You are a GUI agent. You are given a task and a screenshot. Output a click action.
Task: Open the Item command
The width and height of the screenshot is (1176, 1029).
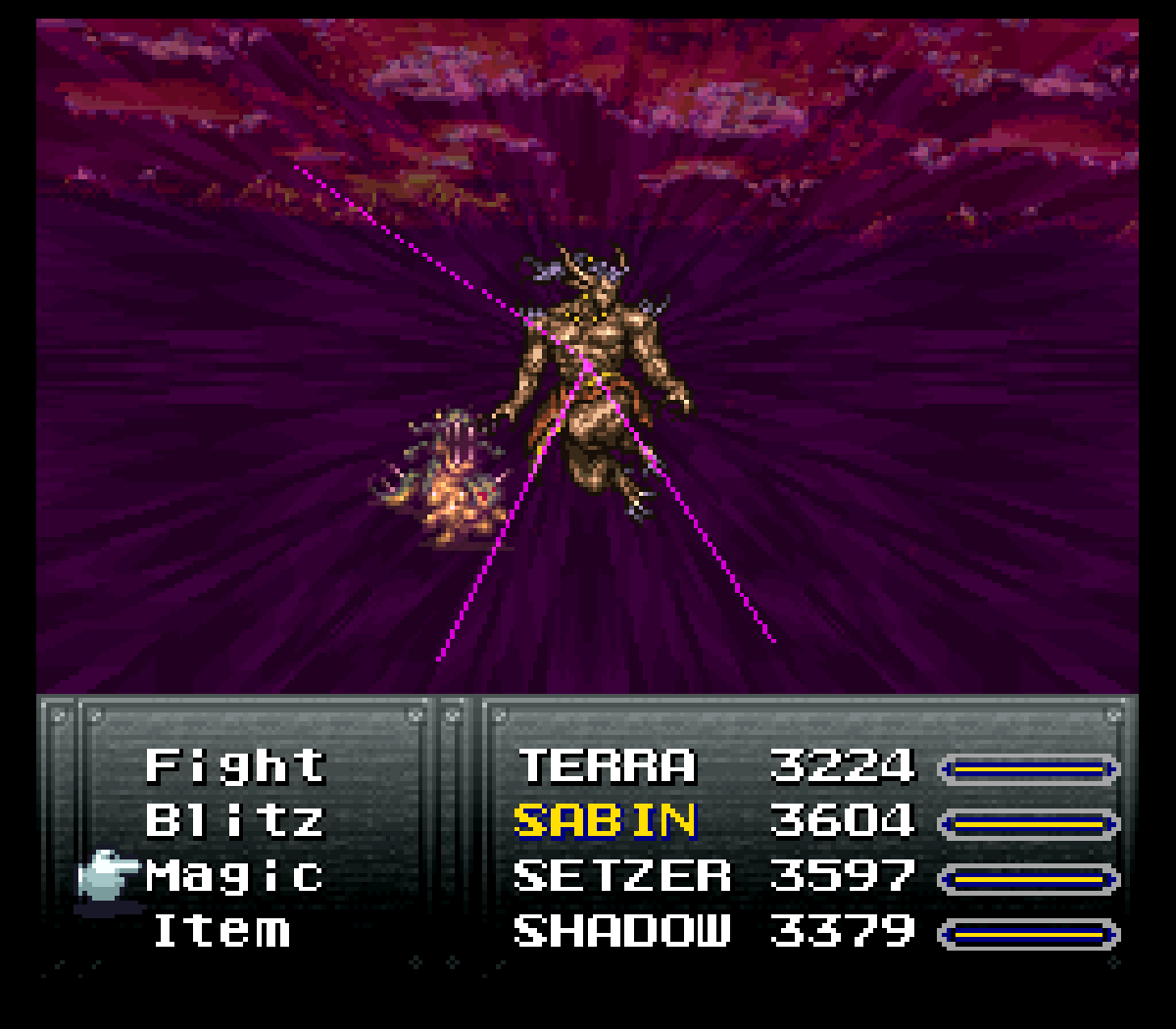[221, 930]
